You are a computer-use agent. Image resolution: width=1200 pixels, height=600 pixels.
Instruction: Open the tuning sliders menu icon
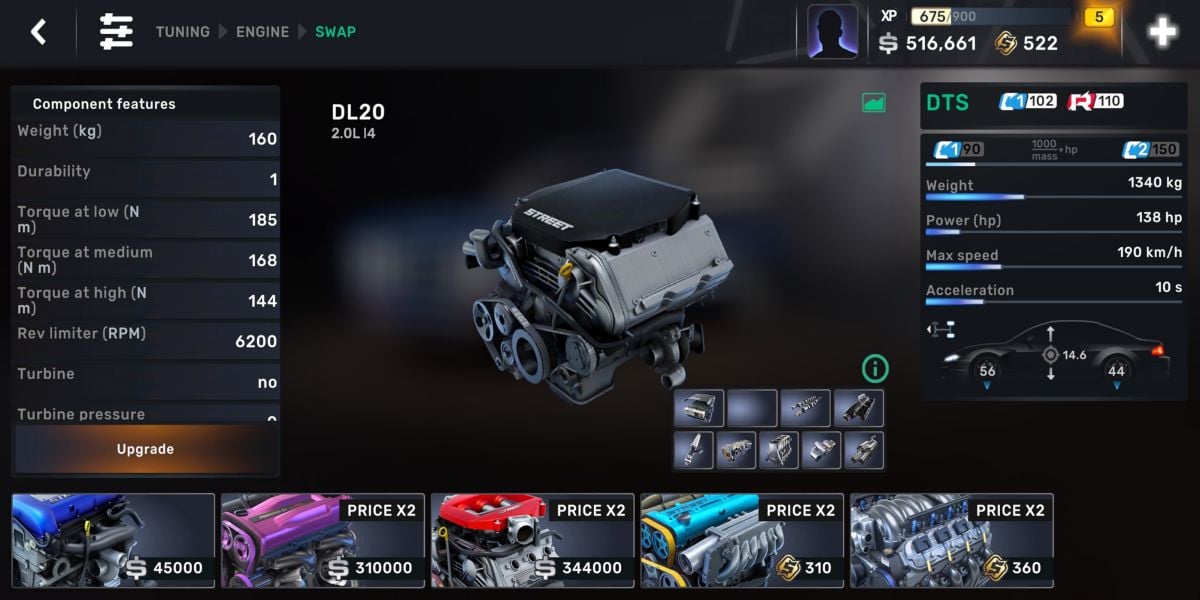pos(116,32)
